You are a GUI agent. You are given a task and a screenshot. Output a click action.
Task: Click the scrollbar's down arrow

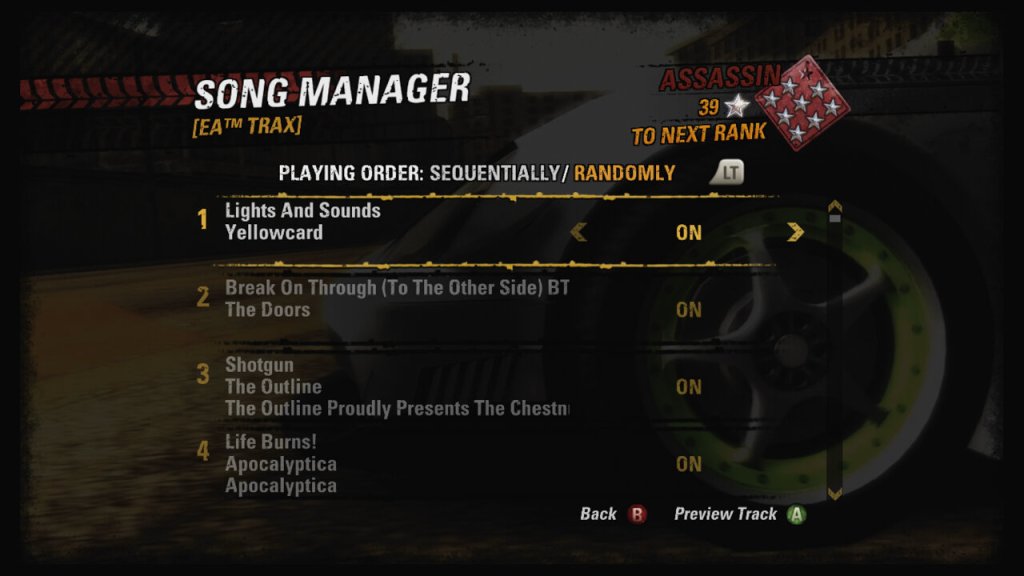[x=835, y=492]
